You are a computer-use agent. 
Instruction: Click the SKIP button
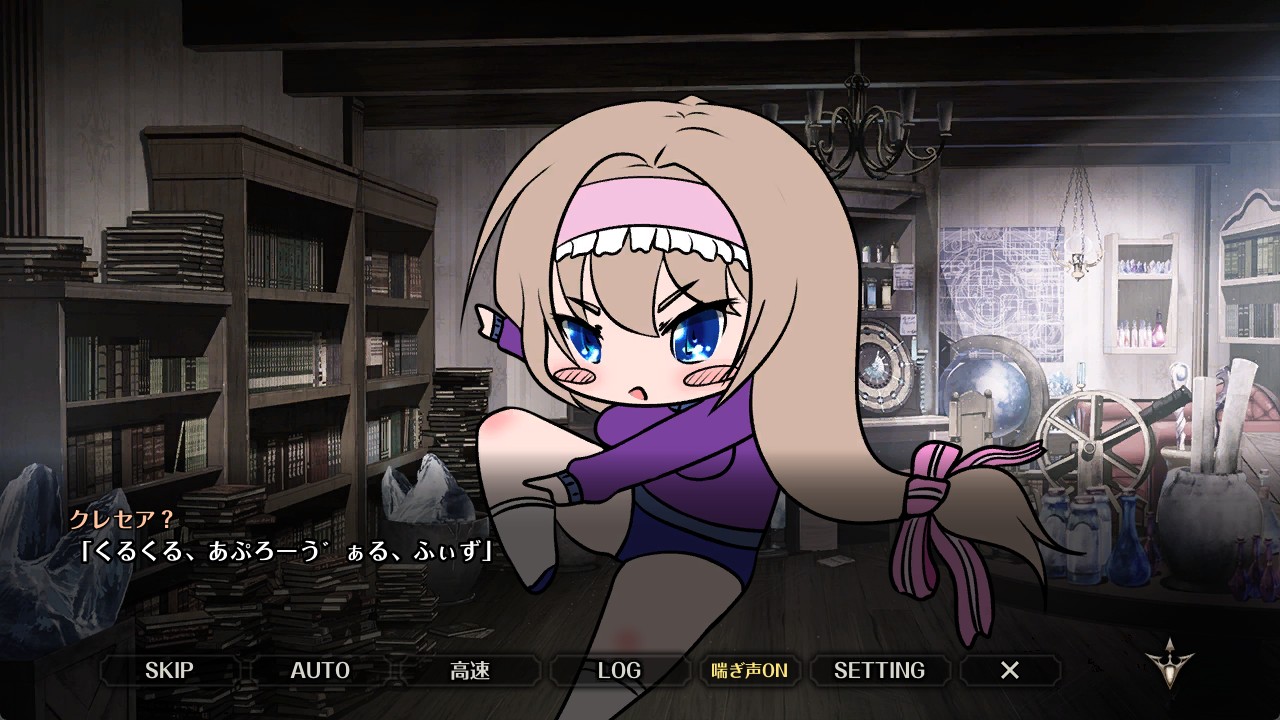point(169,670)
